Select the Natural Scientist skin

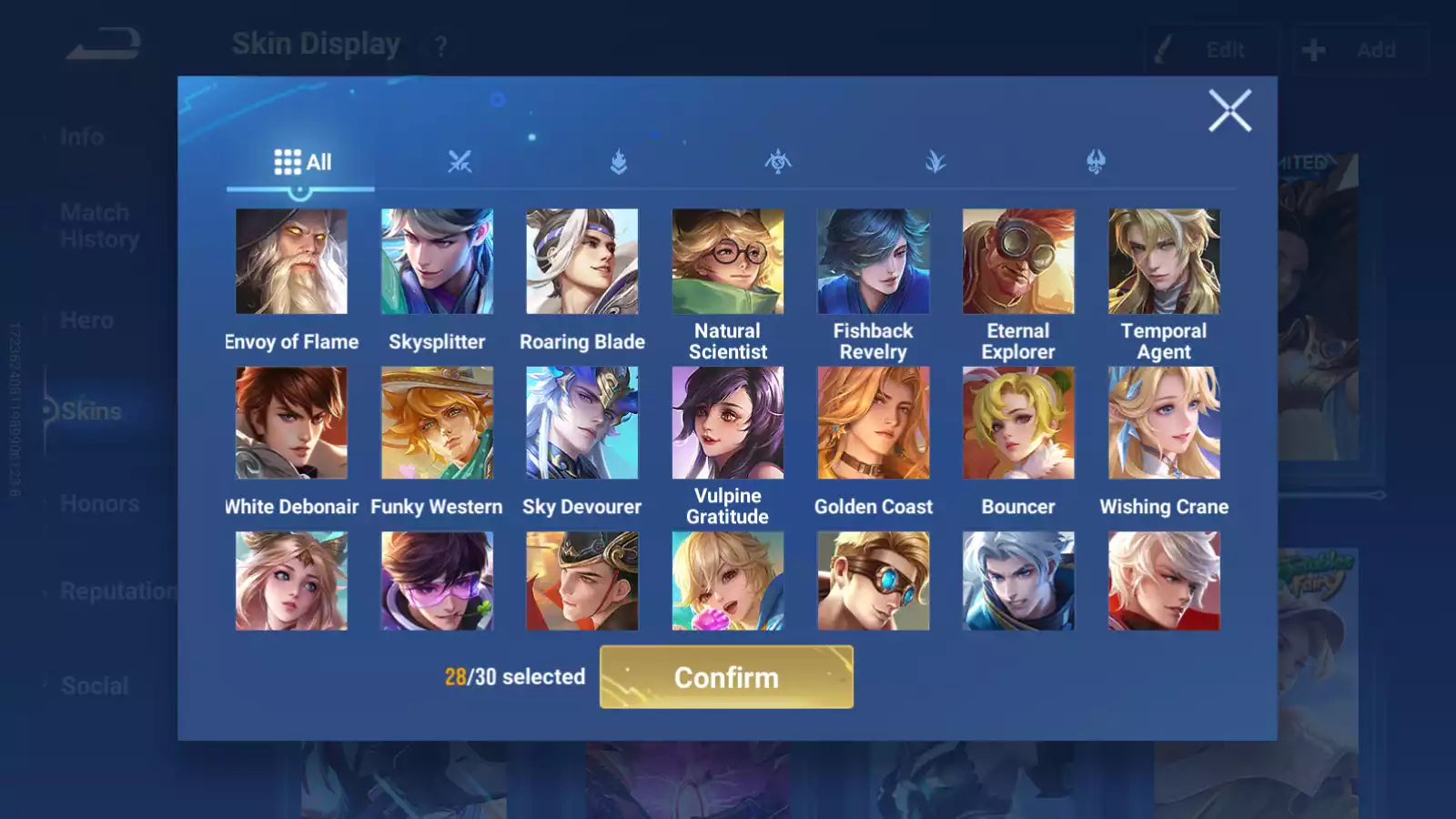(x=728, y=262)
